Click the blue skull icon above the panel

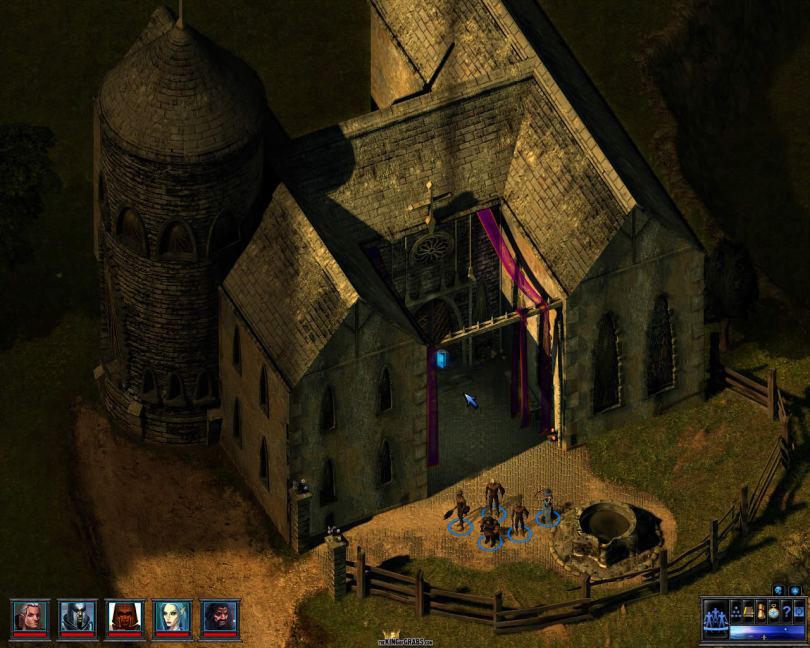(x=778, y=591)
